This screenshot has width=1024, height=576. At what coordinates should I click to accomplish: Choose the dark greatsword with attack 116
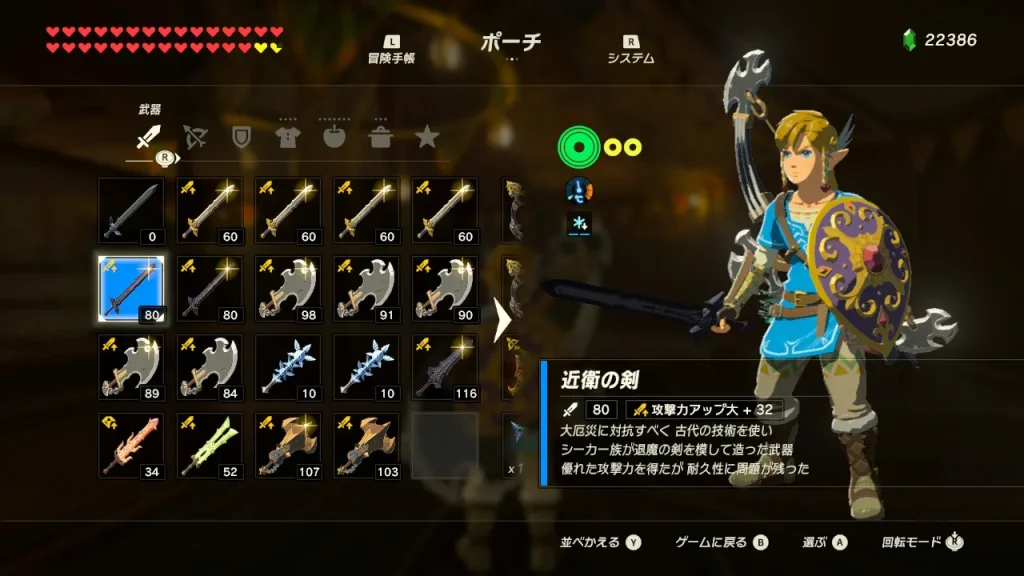(444, 367)
